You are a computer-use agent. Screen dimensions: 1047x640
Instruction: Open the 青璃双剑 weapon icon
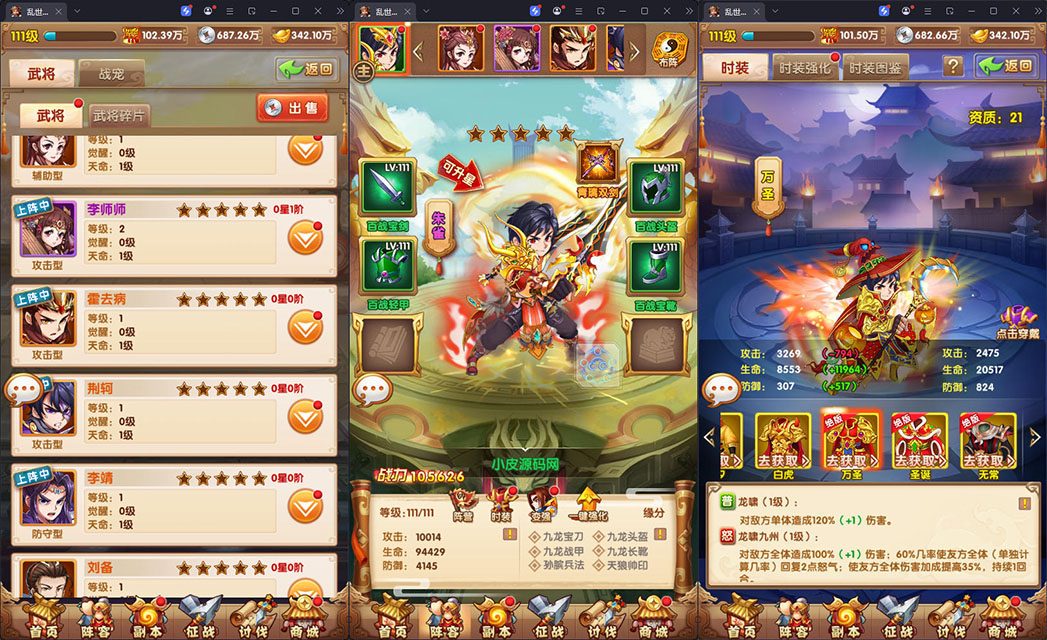600,163
